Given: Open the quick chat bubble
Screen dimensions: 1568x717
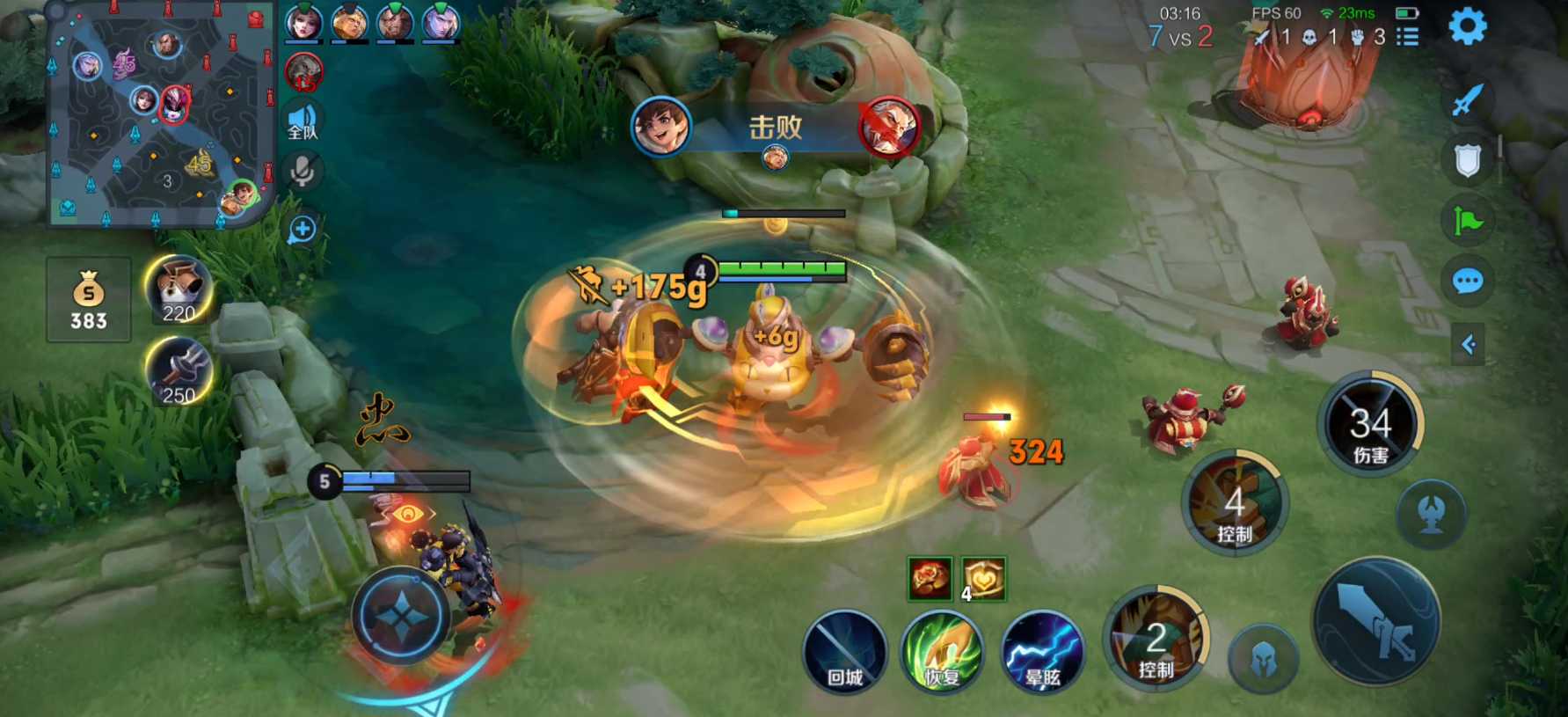Looking at the screenshot, I should [1467, 282].
